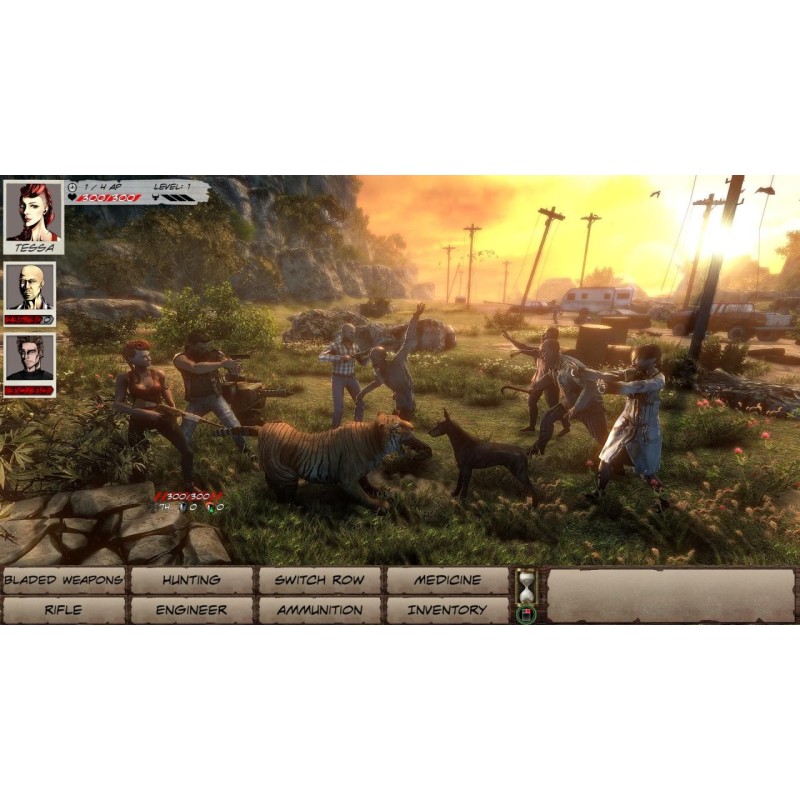800x800 pixels.
Task: Open the Bladed Weapons skill menu
Action: (x=64, y=580)
